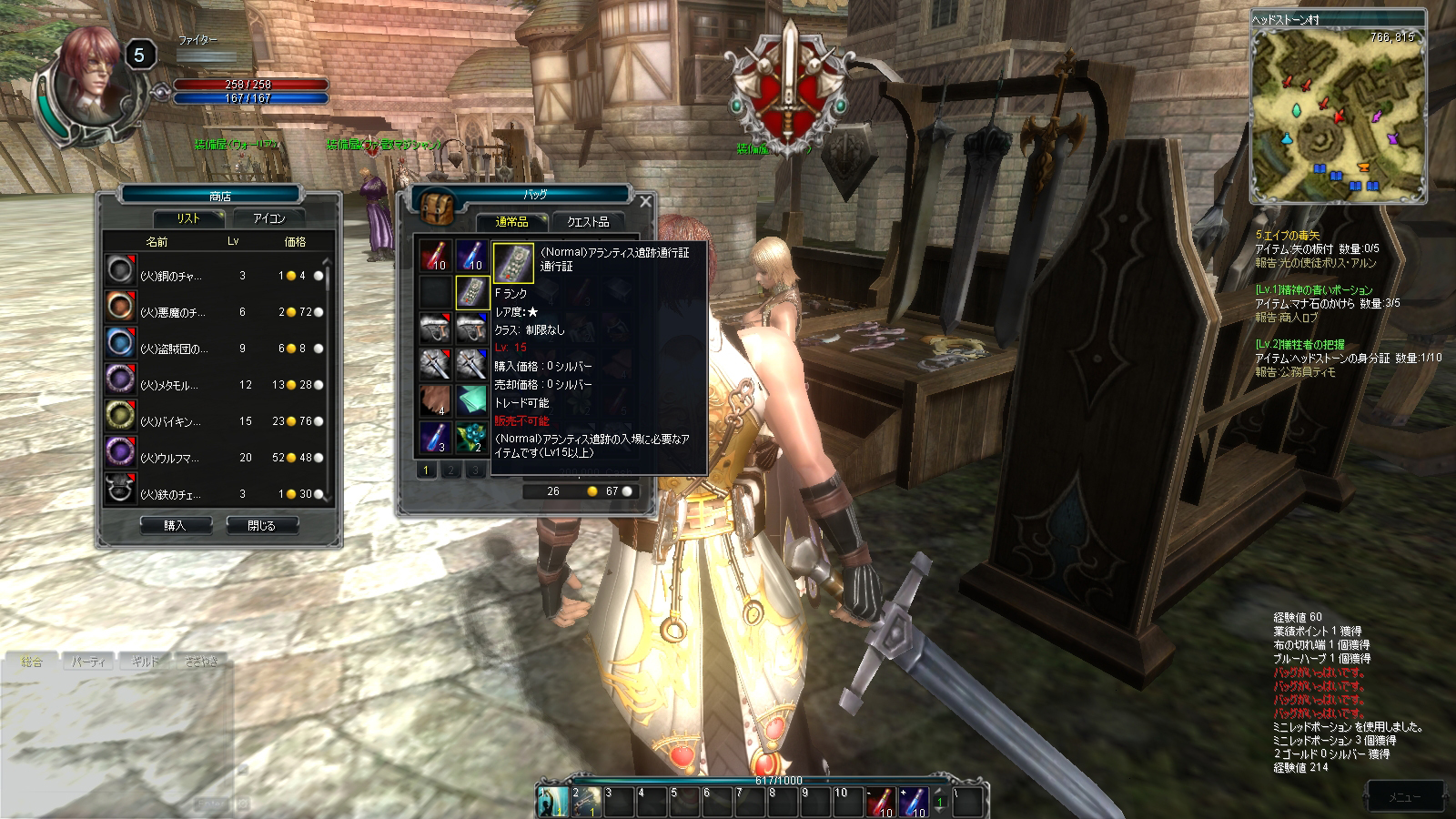Open the メニュー button
Viewport: 1456px width, 819px height.
pos(1404,797)
